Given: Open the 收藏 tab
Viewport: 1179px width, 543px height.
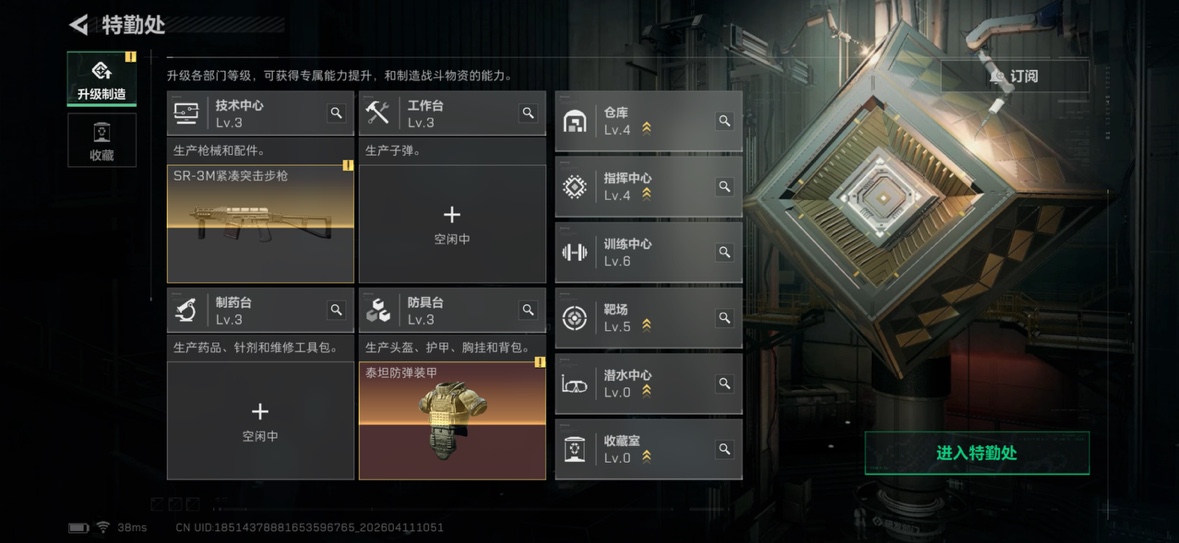Looking at the screenshot, I should (101, 141).
